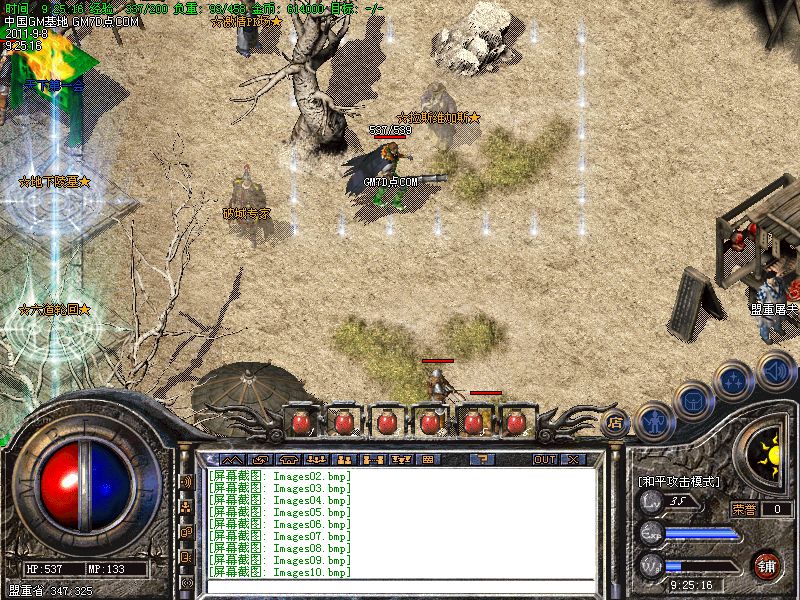
Task: Click the swirl arrow icon on chat toolbar
Action: point(262,459)
